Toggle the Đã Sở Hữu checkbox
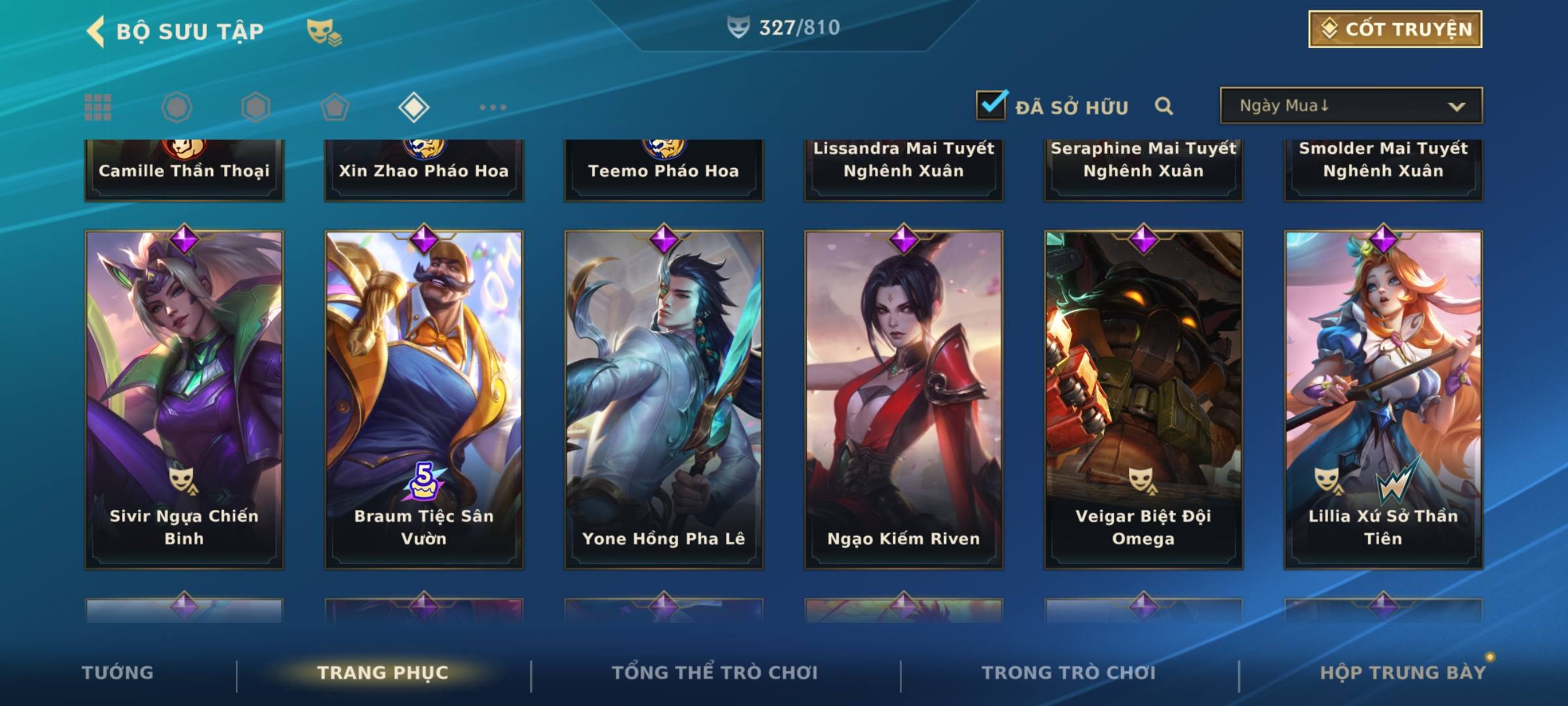1568x706 pixels. click(991, 105)
